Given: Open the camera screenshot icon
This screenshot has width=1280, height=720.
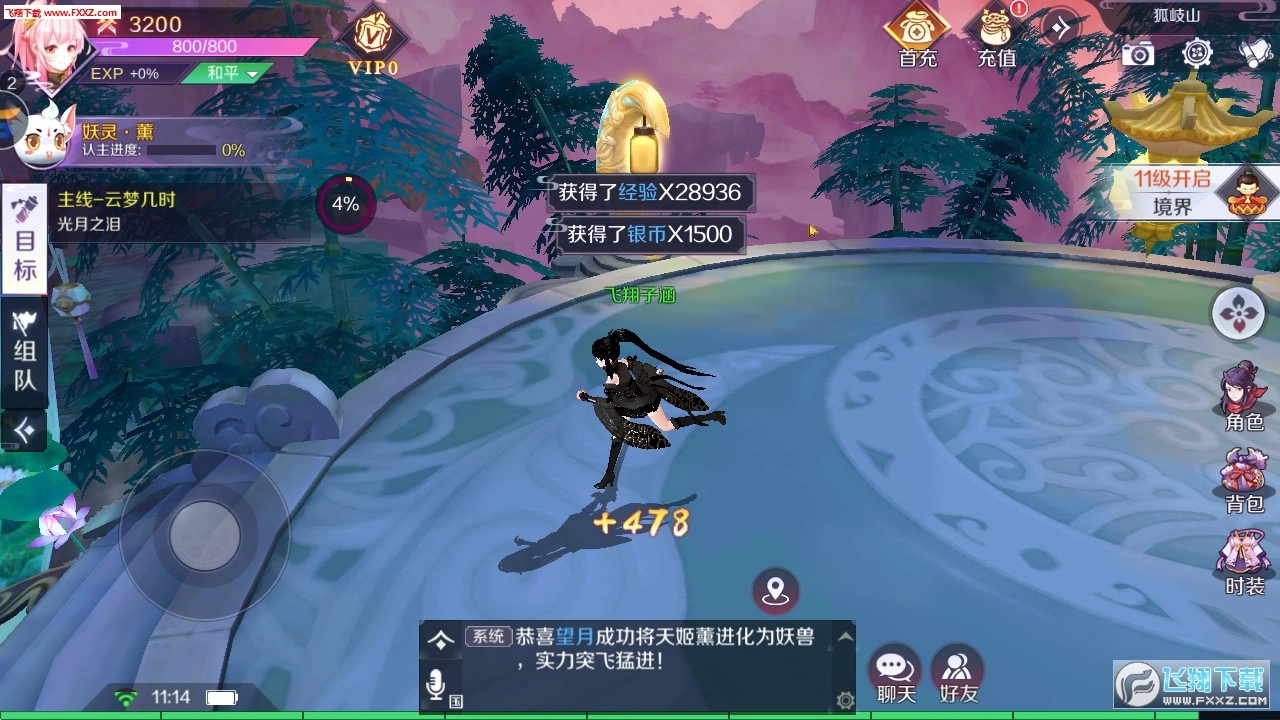Looking at the screenshot, I should tap(1141, 53).
